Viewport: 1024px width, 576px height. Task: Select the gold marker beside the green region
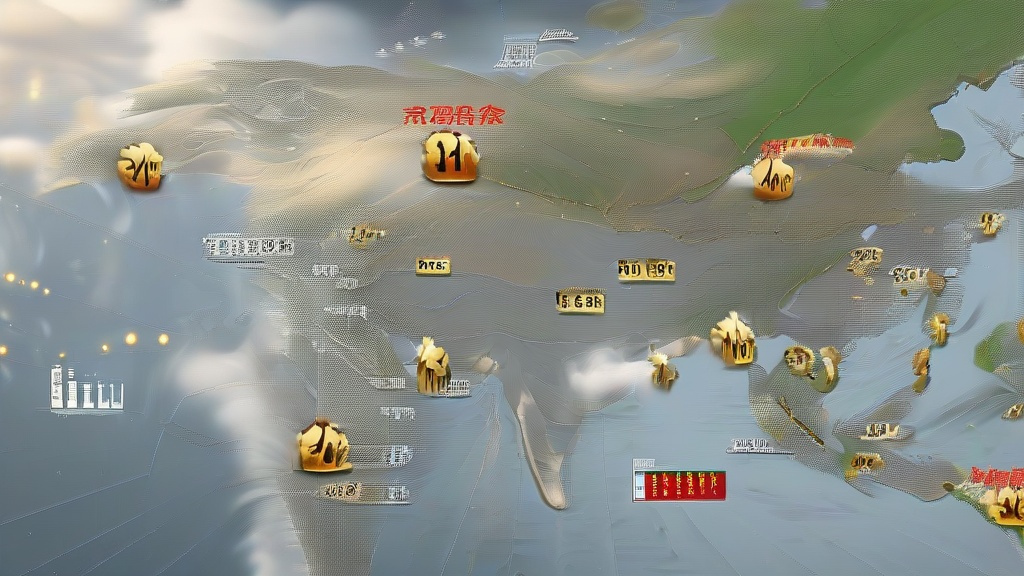point(773,177)
